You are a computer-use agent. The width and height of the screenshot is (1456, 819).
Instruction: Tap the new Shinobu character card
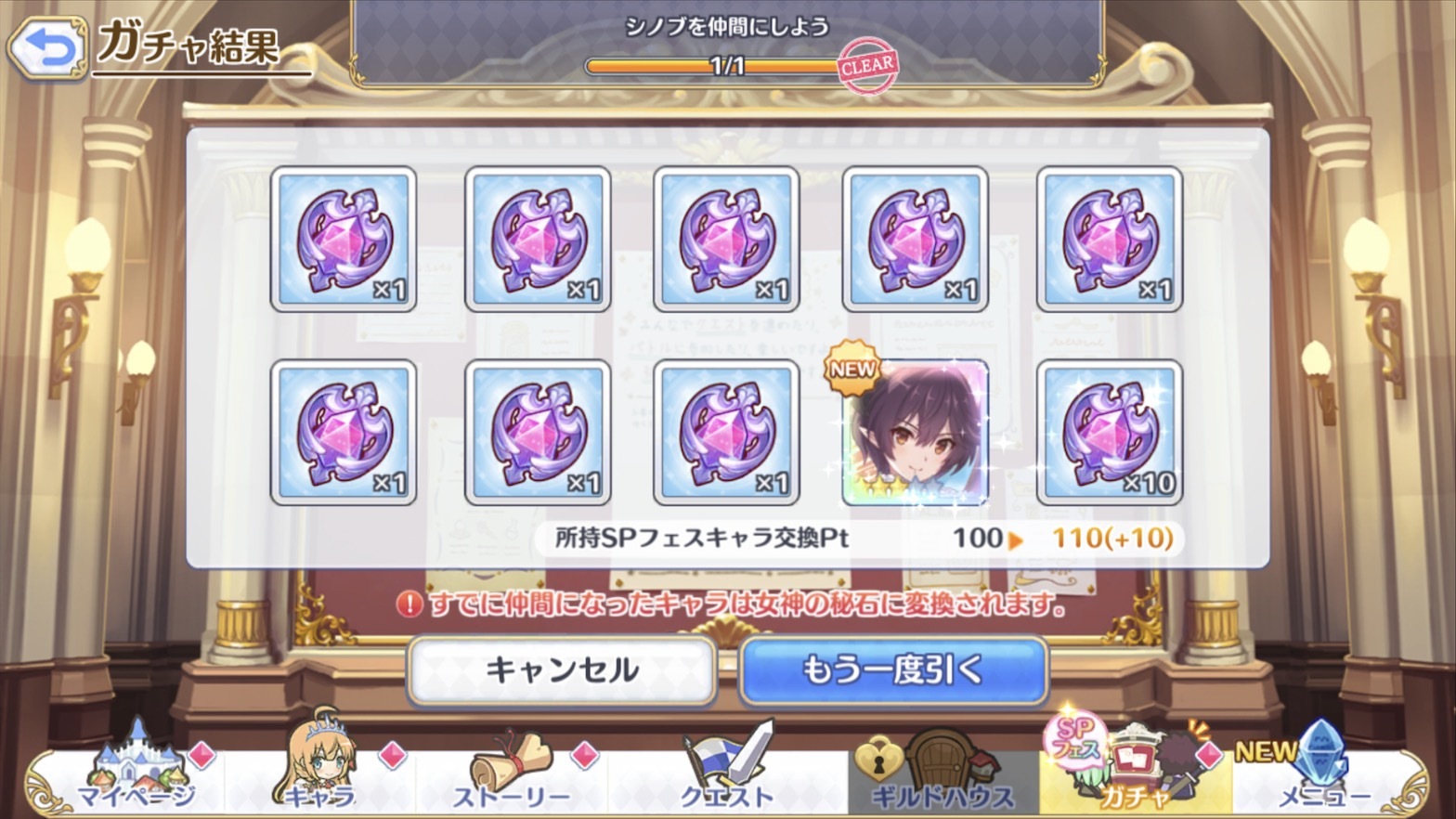click(x=917, y=434)
